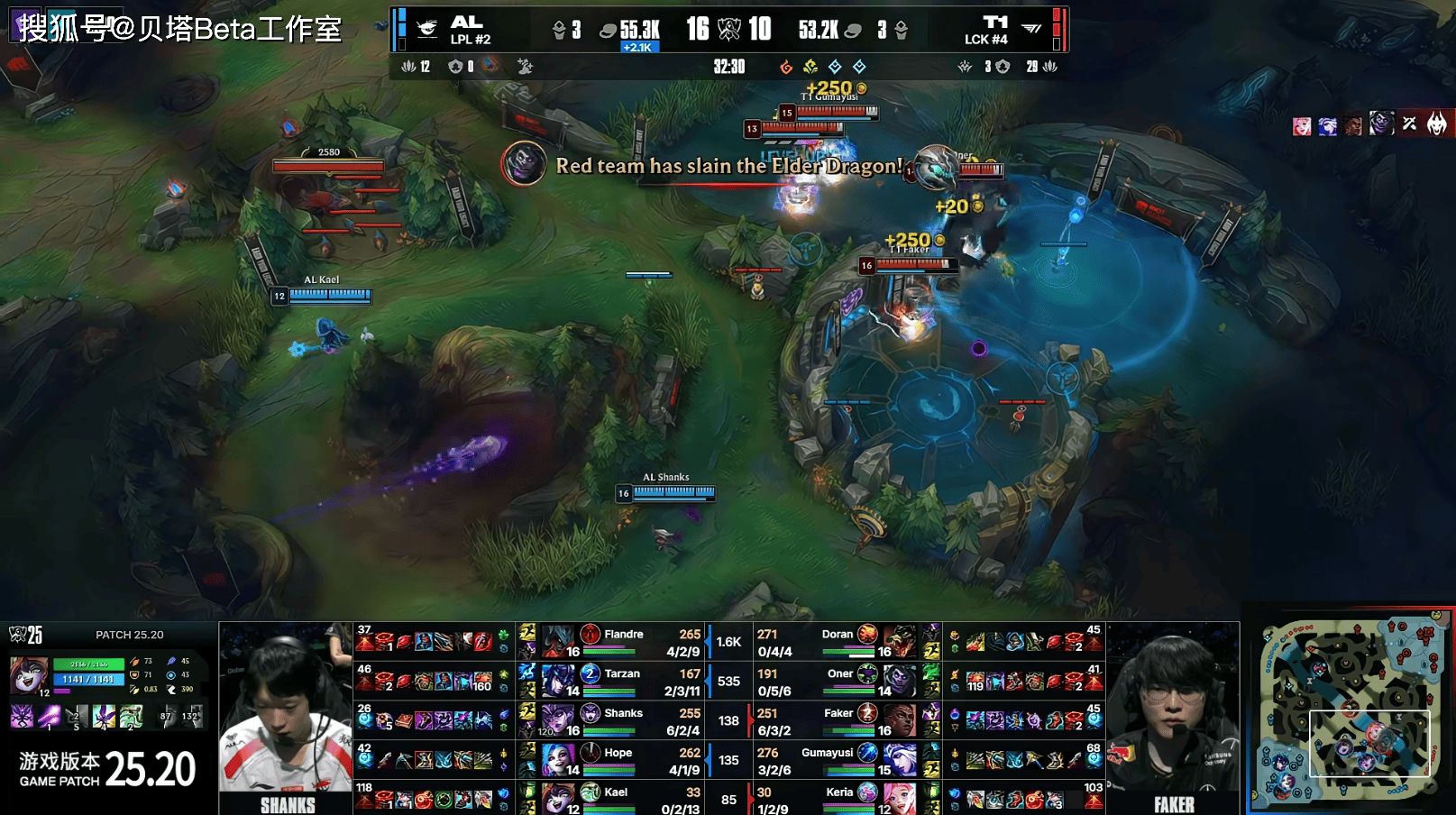Viewport: 1456px width, 815px height.
Task: Open the FAKER player camera feed
Action: pyautogui.click(x=1173, y=717)
